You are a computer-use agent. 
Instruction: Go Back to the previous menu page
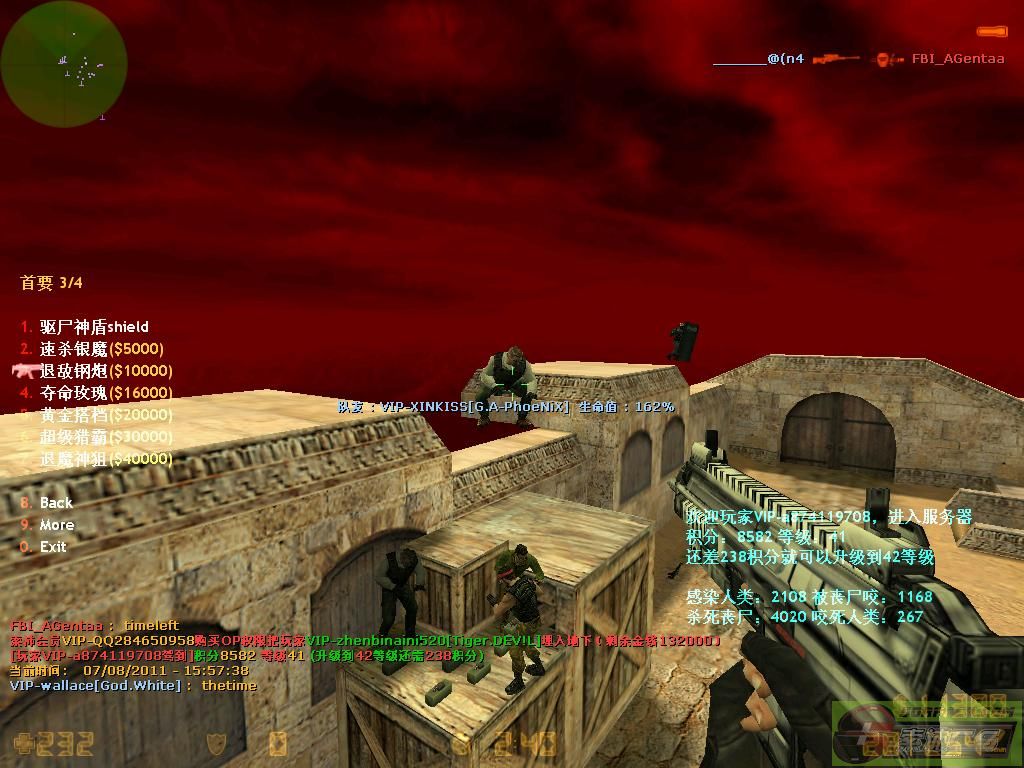coord(56,503)
